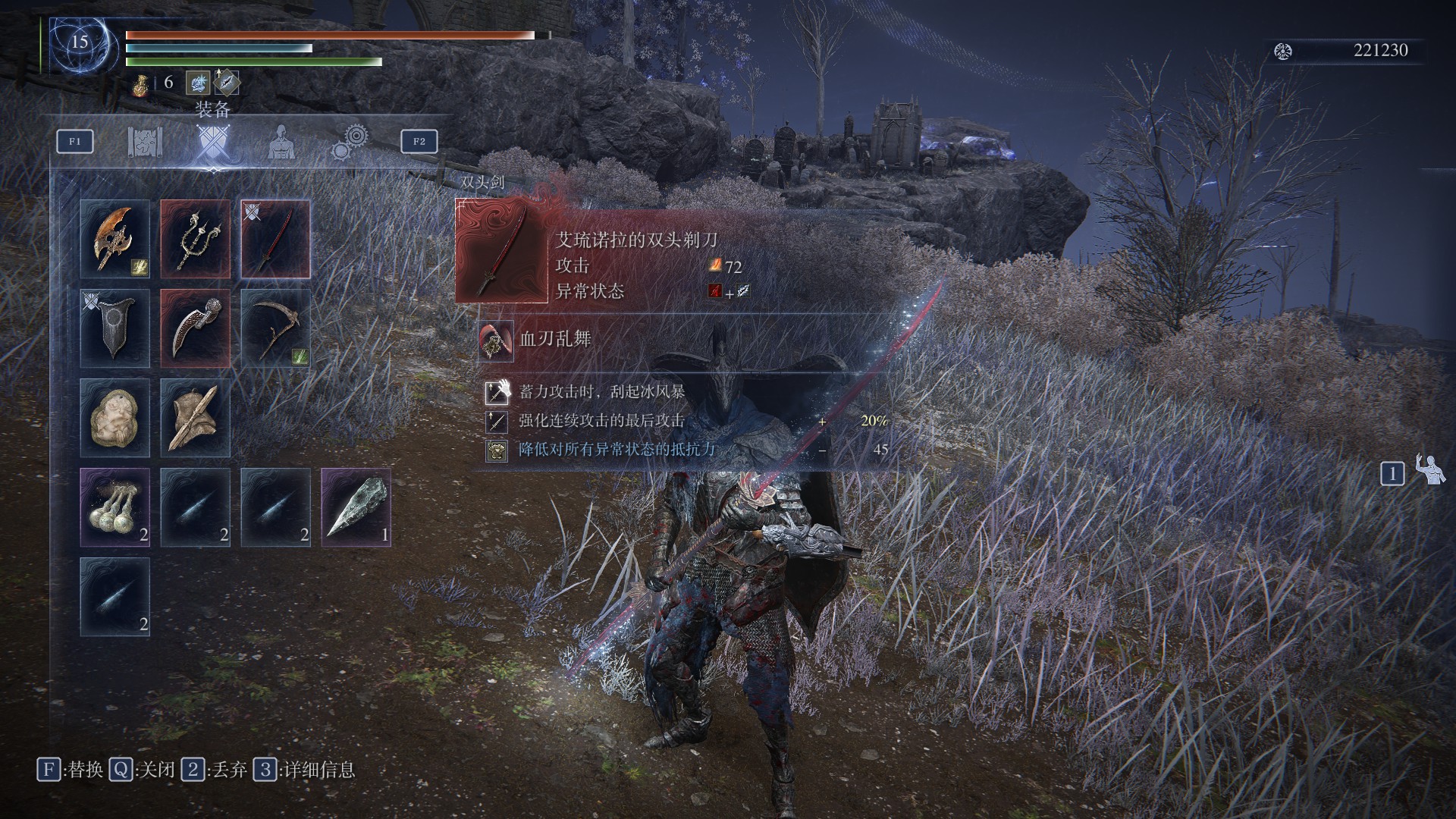The width and height of the screenshot is (1456, 819).
Task: Open the gears settings tab
Action: tap(350, 143)
